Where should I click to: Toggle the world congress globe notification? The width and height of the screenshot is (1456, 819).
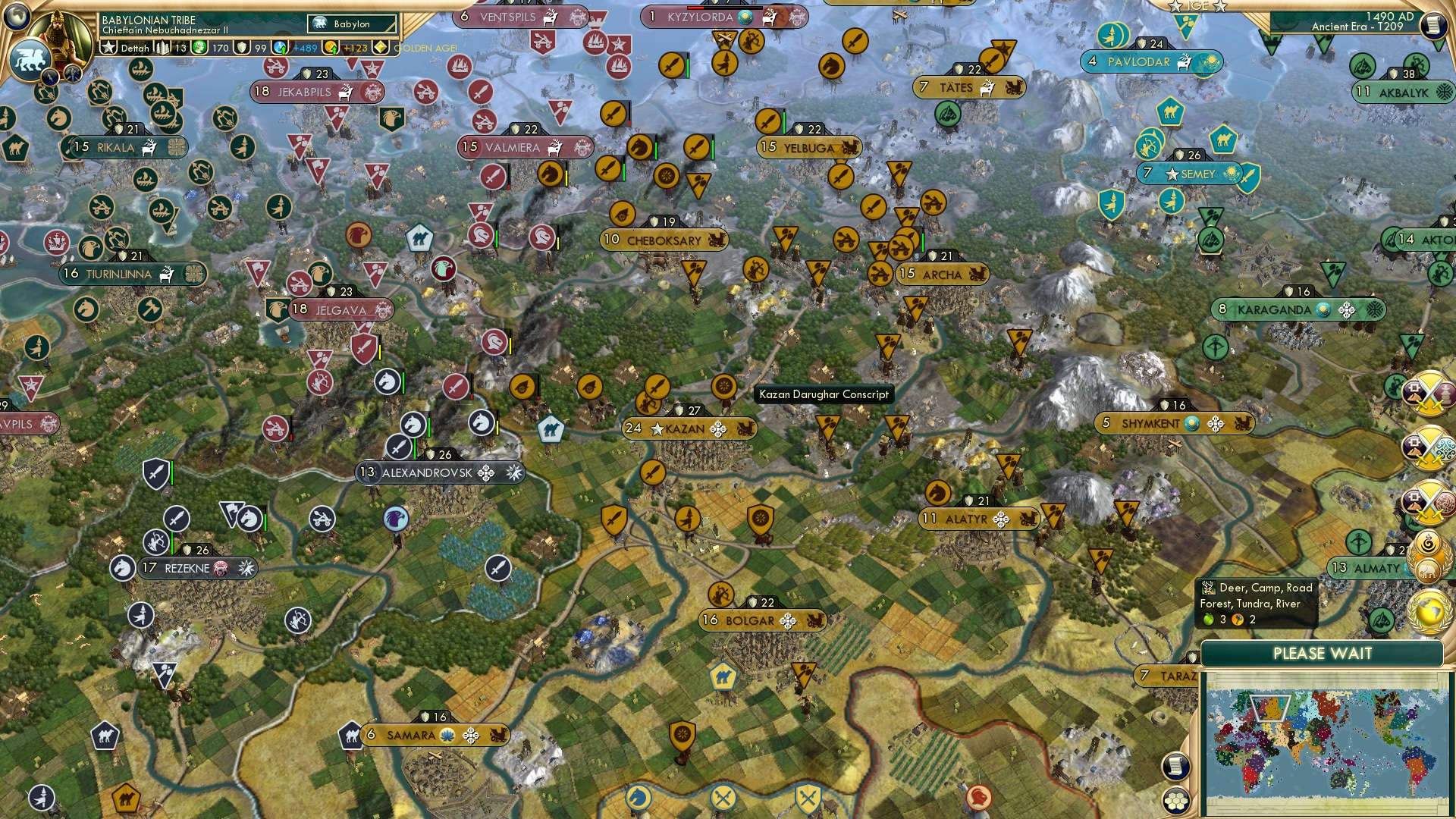(x=1429, y=611)
